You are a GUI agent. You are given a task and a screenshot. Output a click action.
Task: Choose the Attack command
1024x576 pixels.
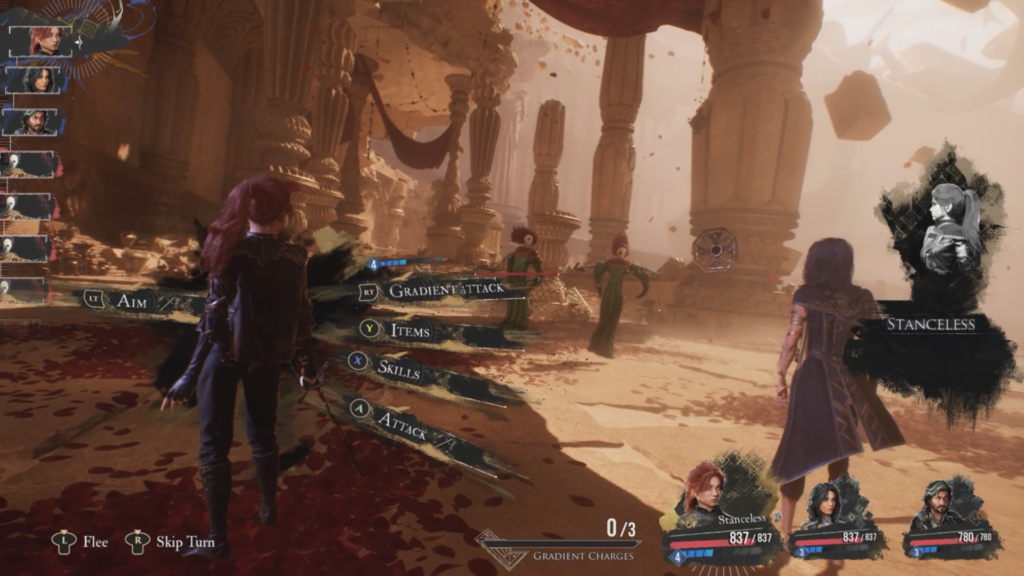pos(402,424)
